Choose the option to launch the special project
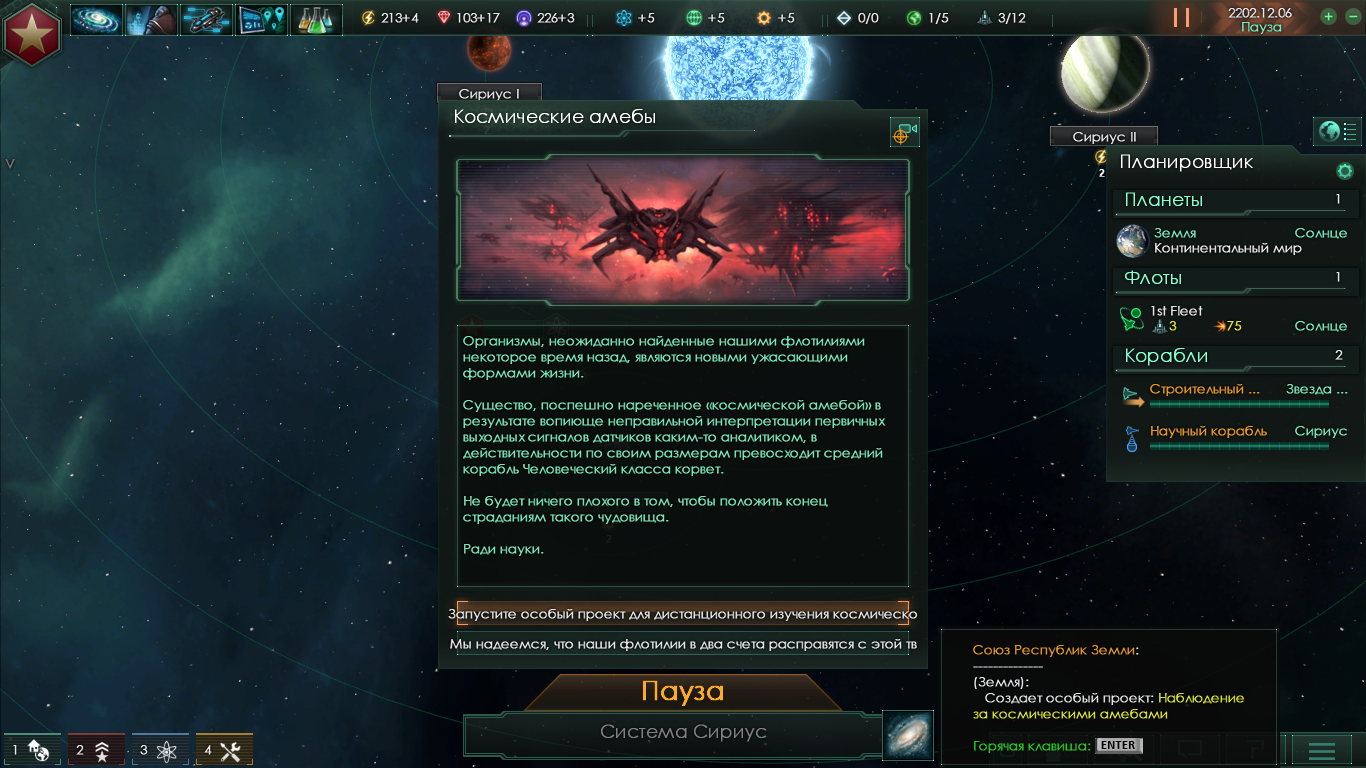This screenshot has width=1366, height=768. pos(683,614)
